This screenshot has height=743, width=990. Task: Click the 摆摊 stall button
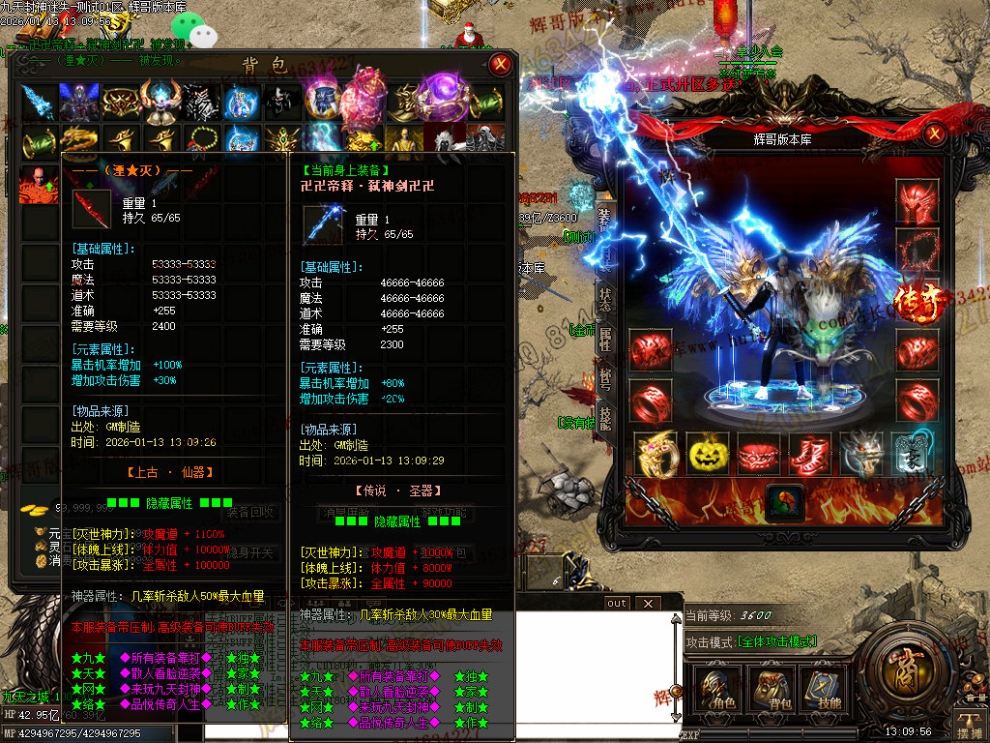tap(968, 725)
